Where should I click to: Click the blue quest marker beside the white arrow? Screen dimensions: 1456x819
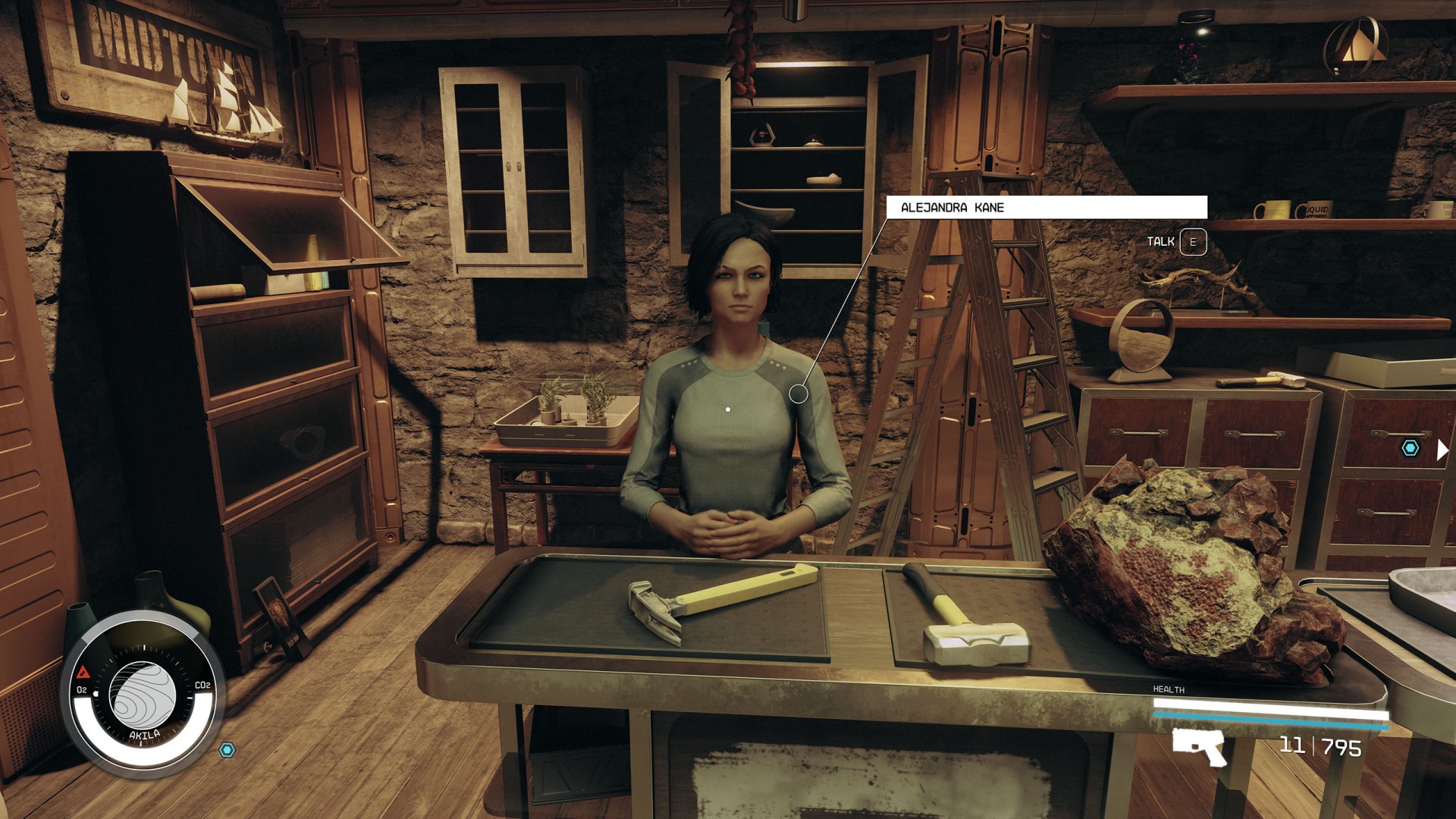tap(1410, 448)
